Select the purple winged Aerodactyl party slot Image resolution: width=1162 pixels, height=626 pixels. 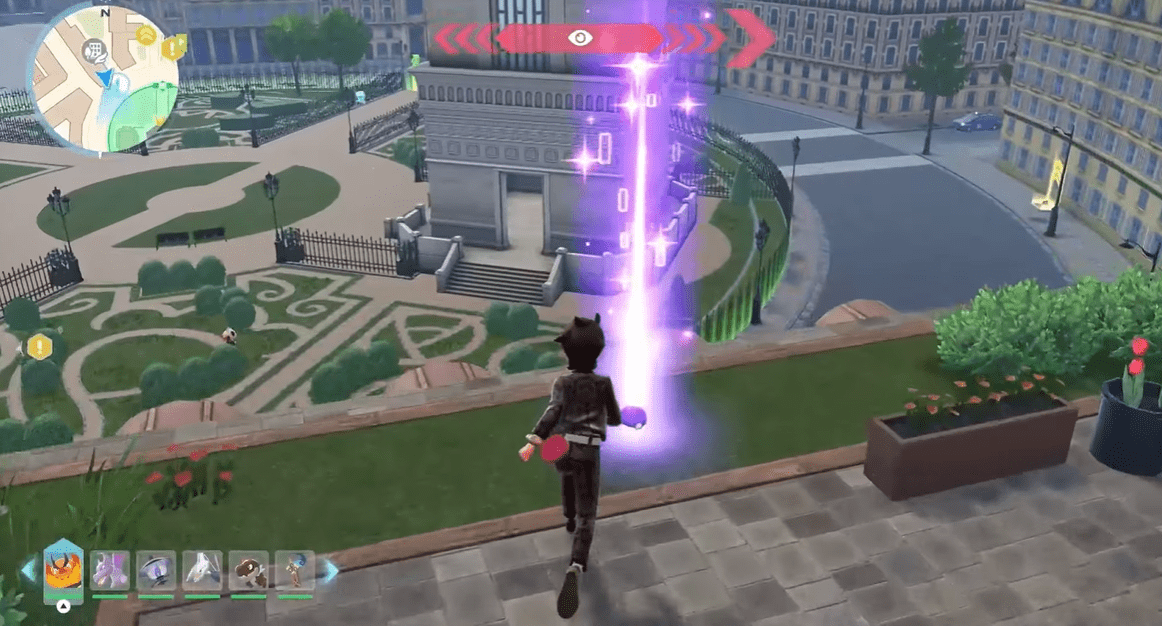click(109, 571)
